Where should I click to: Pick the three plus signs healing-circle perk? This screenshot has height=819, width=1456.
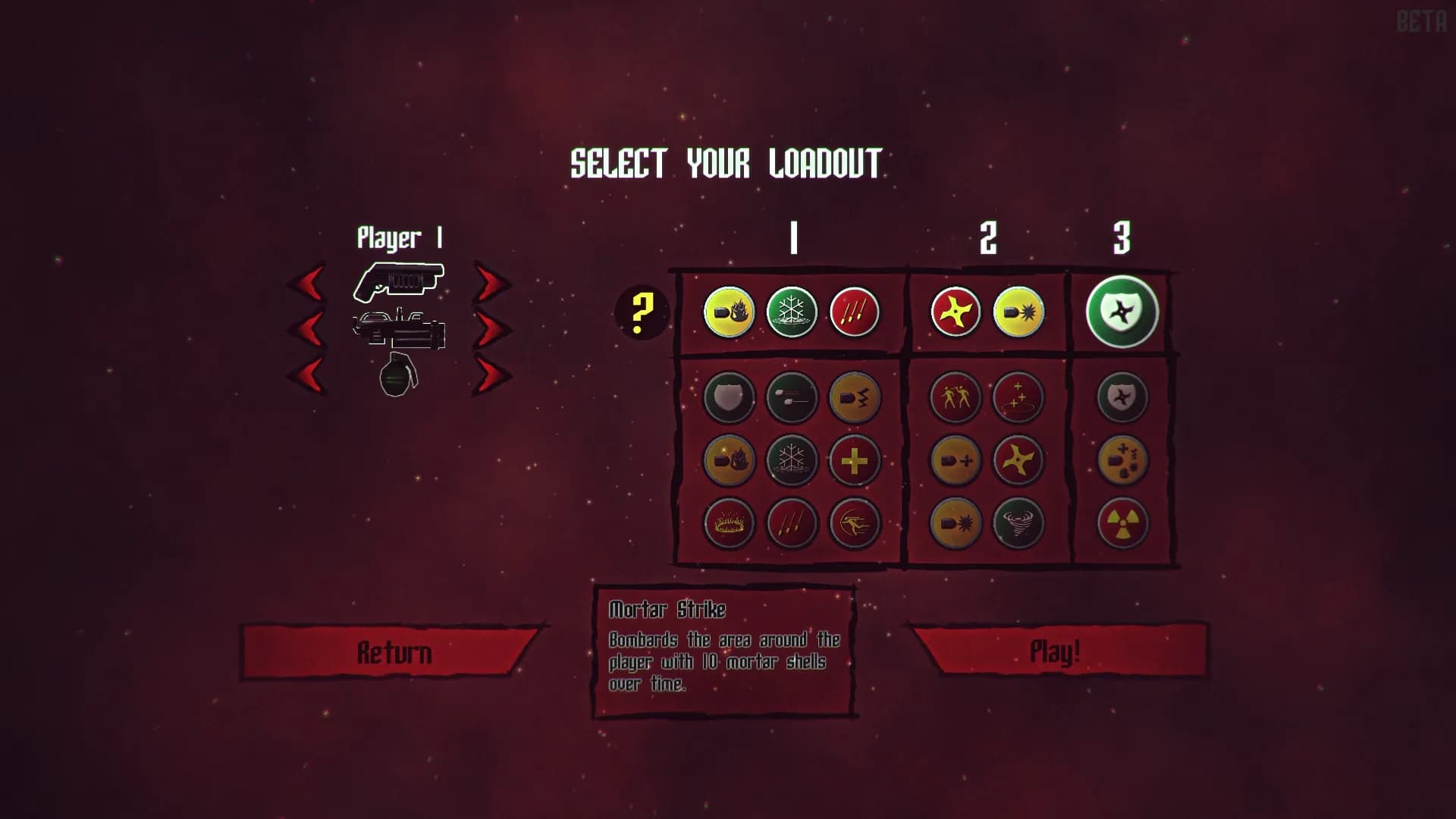[1018, 397]
